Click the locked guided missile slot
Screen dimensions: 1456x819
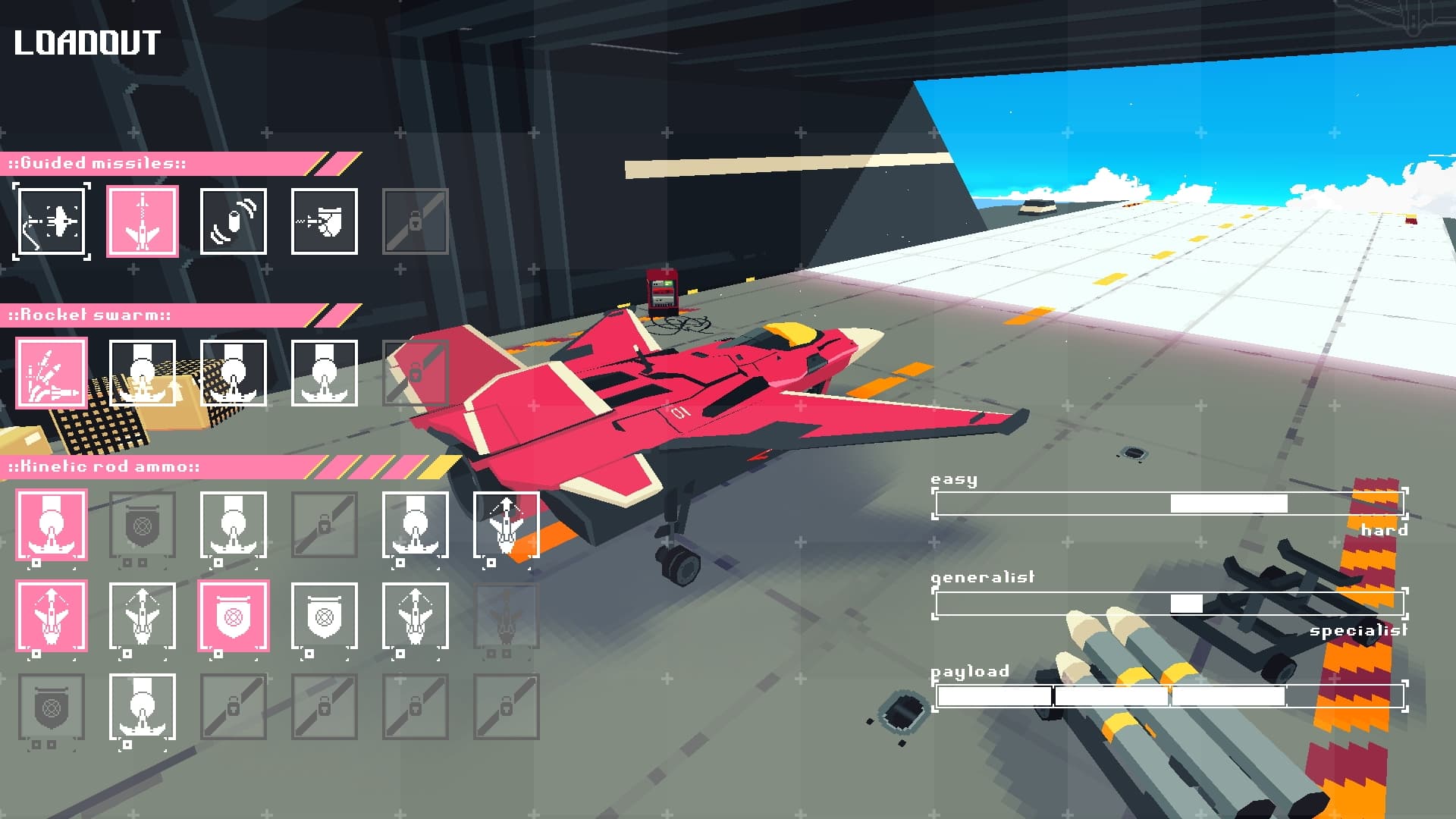point(416,221)
